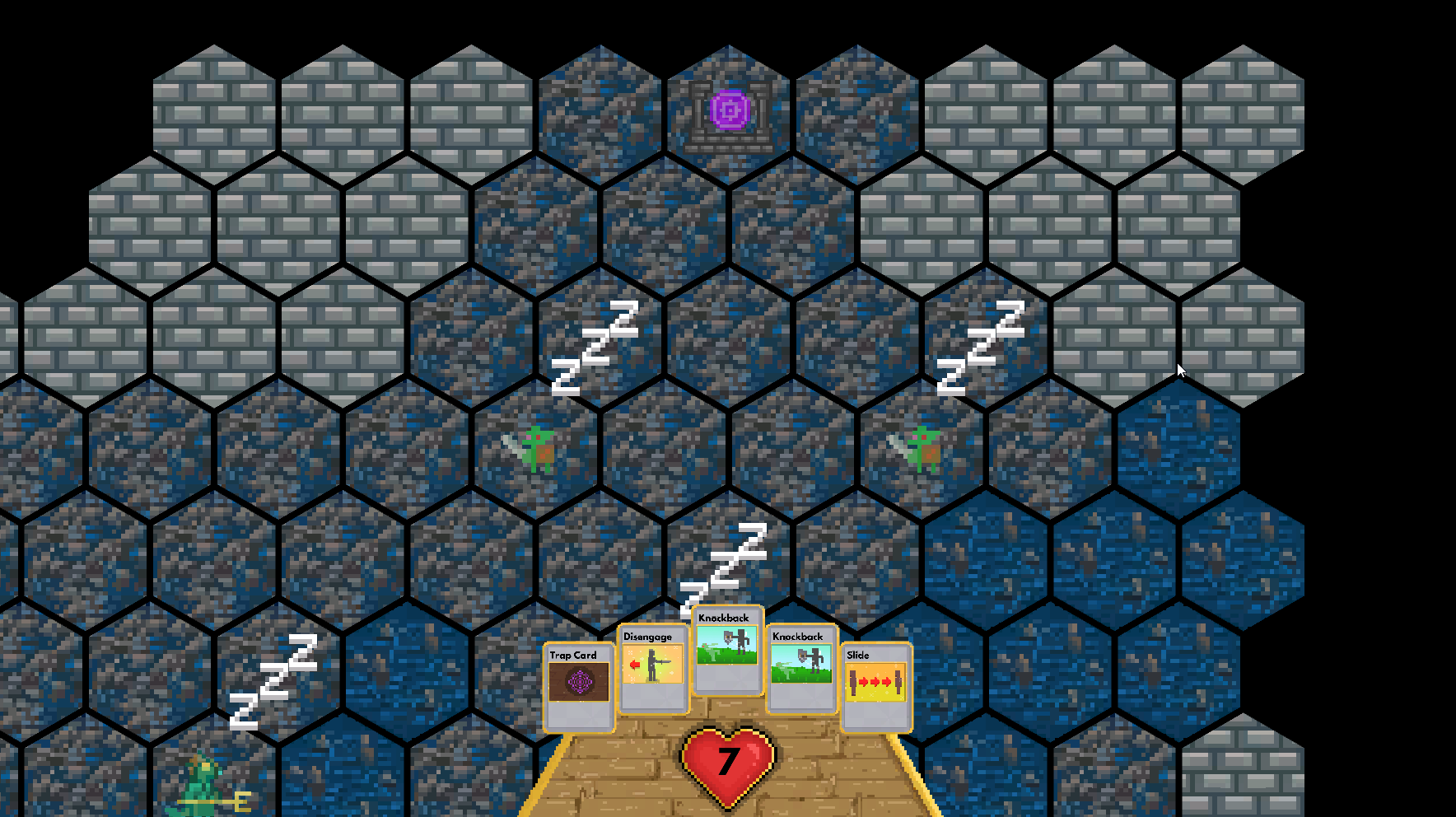Click the Slide card's red arrows artwork
The height and width of the screenshot is (817, 1456).
click(x=877, y=684)
